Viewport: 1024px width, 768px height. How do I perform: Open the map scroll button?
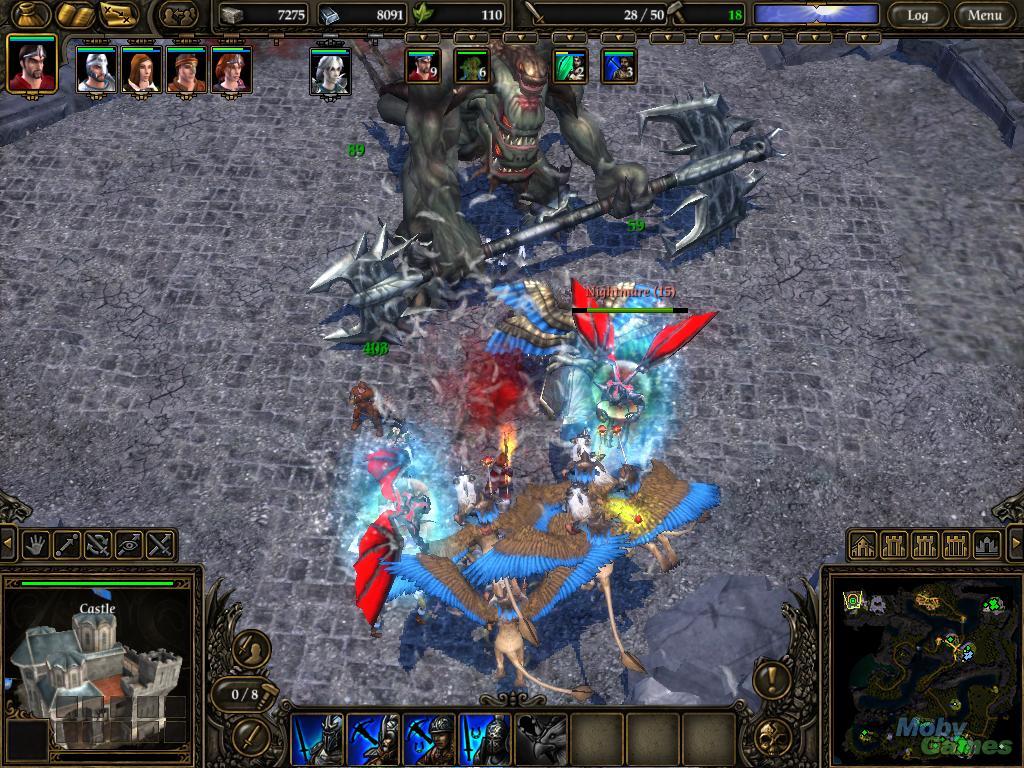118,15
